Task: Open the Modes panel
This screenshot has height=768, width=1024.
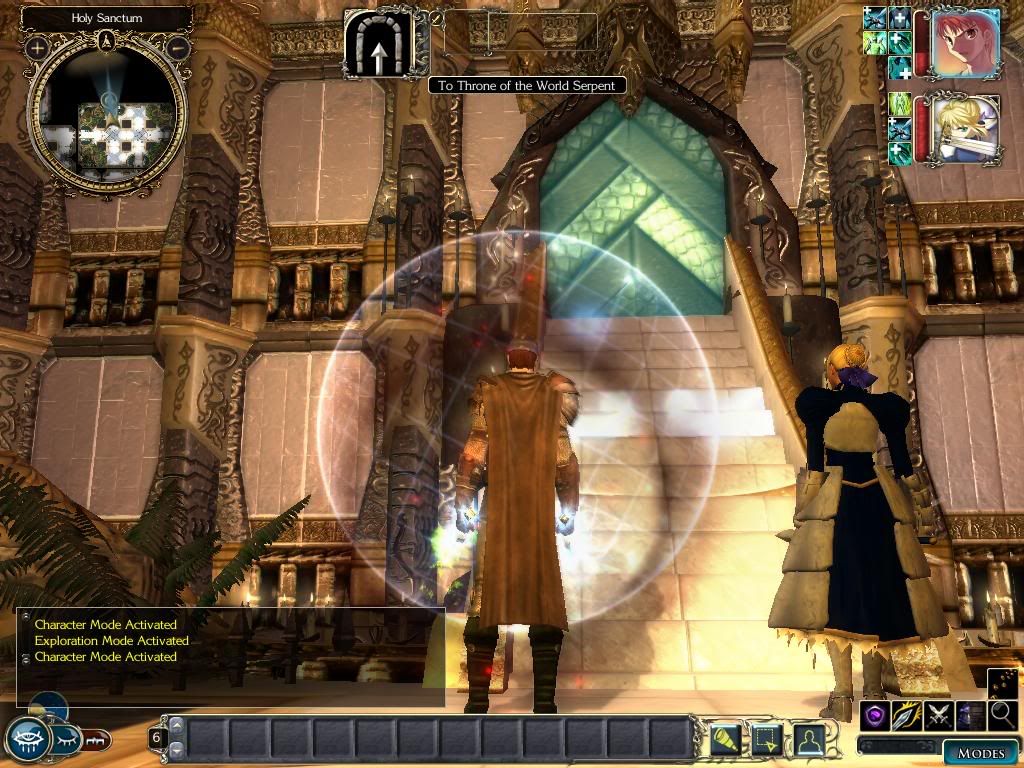Action: click(x=980, y=753)
